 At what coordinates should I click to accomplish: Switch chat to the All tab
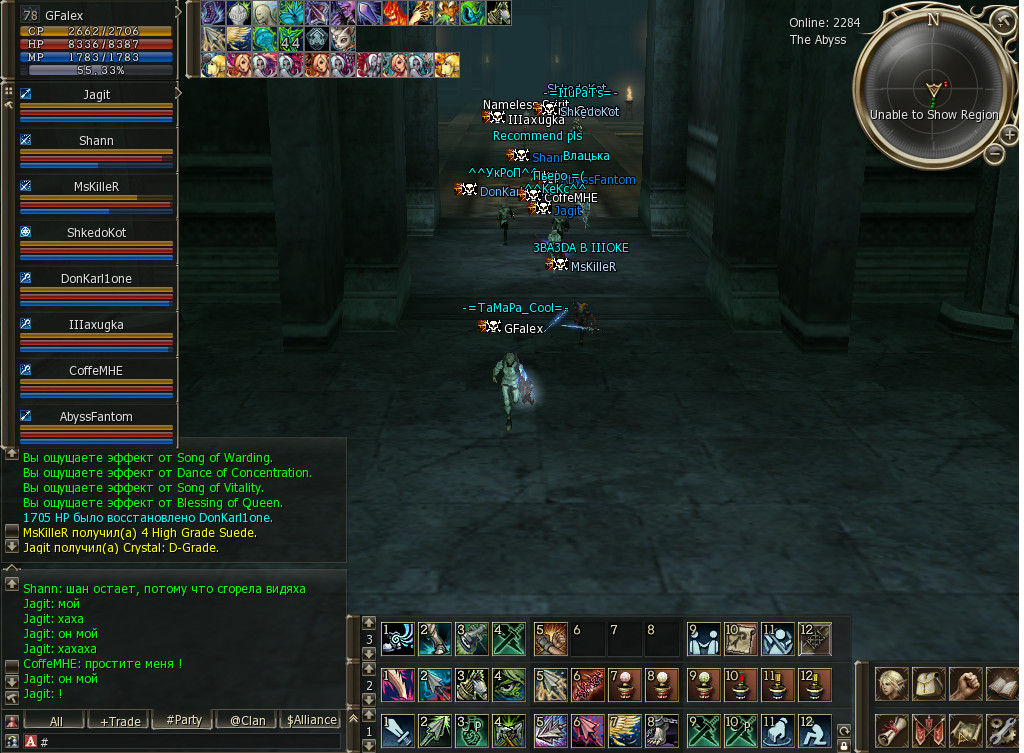[x=56, y=720]
